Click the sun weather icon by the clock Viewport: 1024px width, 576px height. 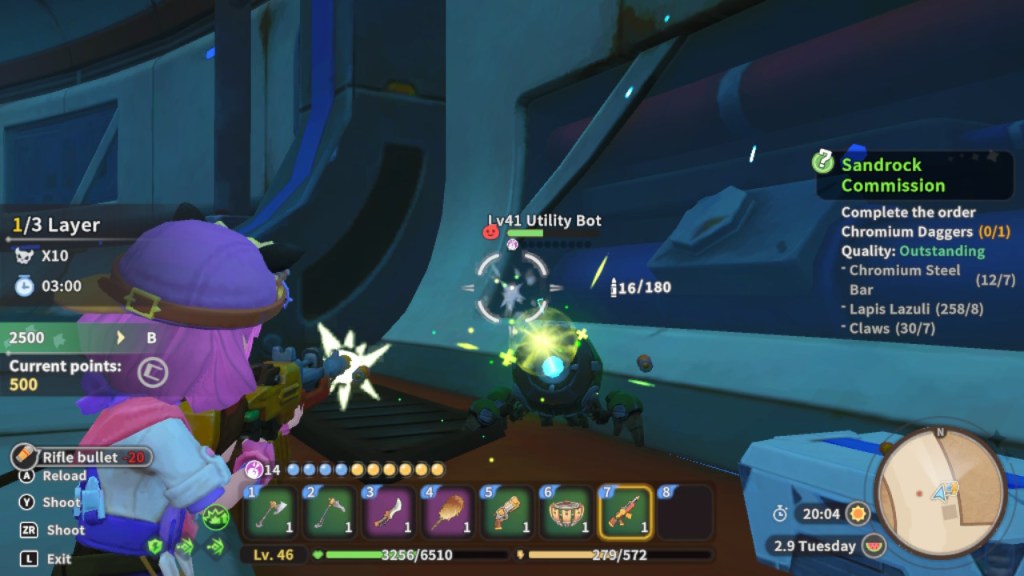pos(857,513)
